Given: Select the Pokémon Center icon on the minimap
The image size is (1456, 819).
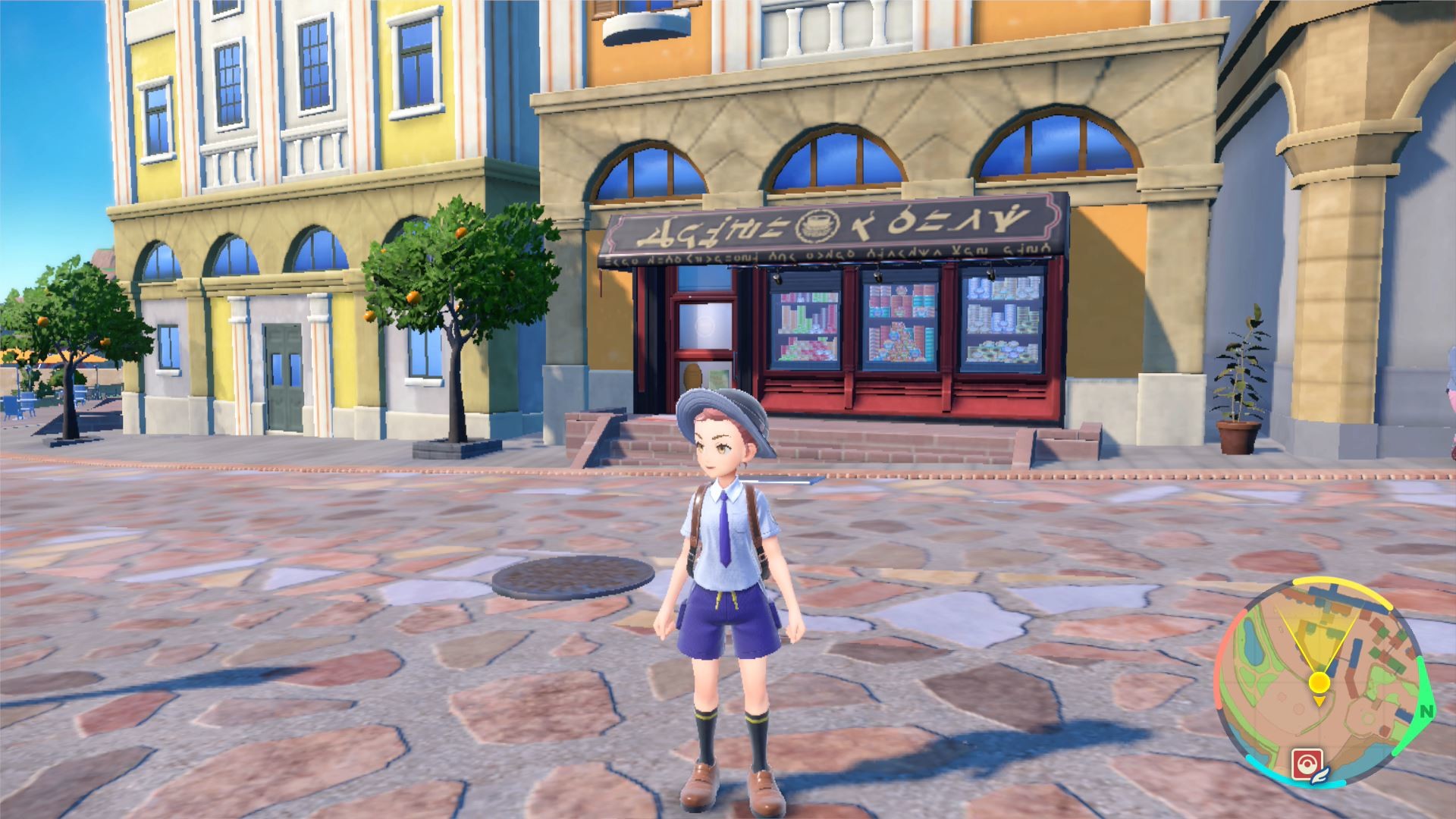Looking at the screenshot, I should click(x=1307, y=761).
